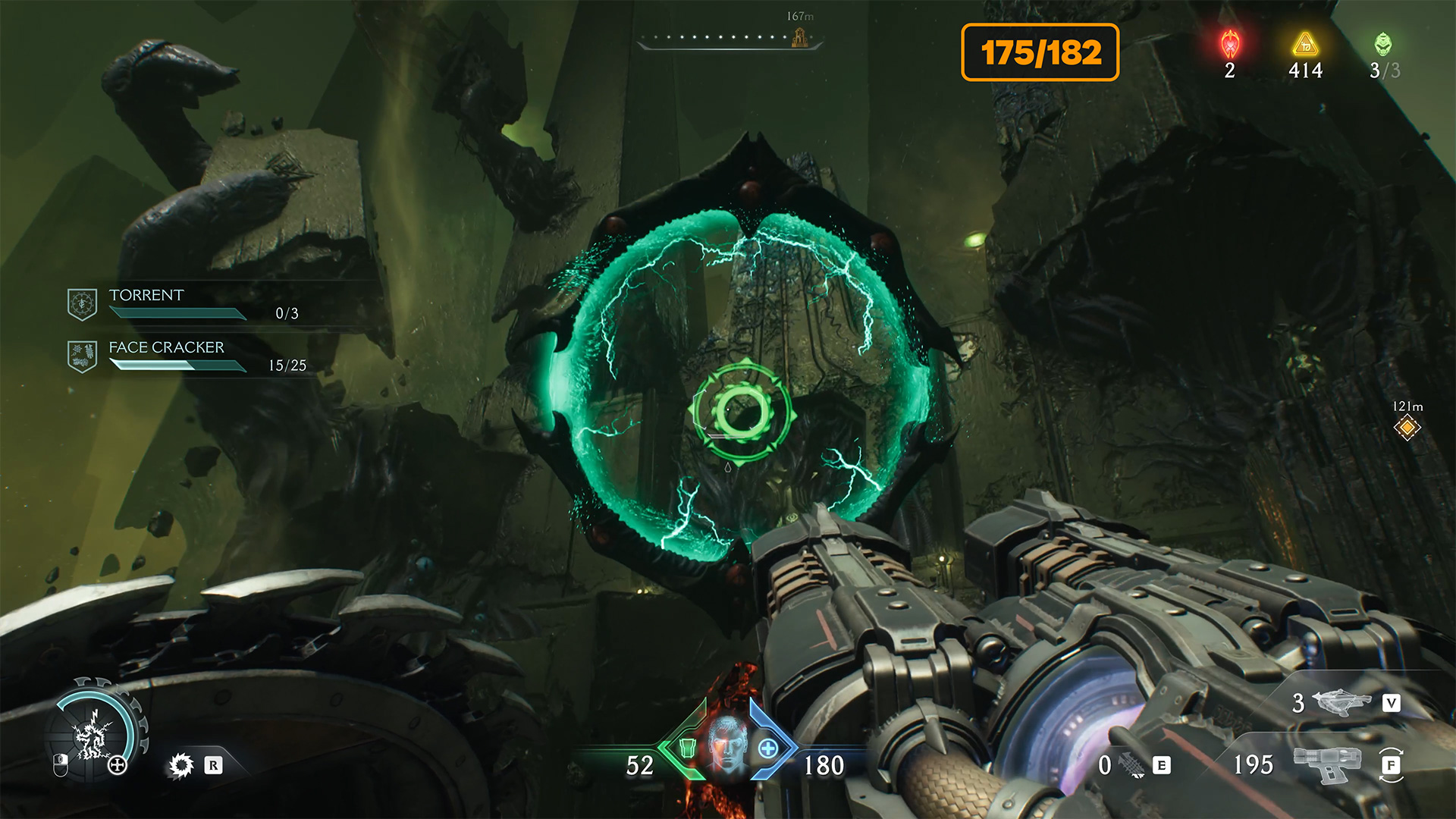Select the blue health cross icon
This screenshot has height=819, width=1456.
pyautogui.click(x=768, y=748)
